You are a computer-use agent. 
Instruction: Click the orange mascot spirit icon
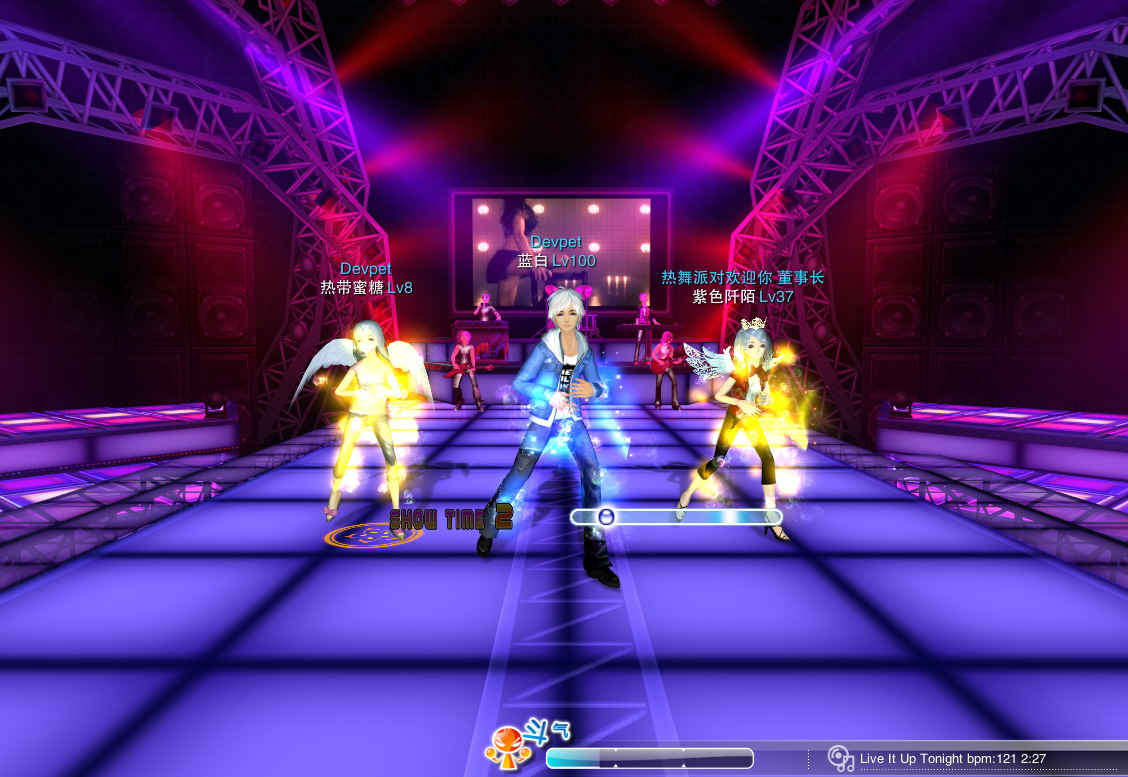[x=503, y=747]
